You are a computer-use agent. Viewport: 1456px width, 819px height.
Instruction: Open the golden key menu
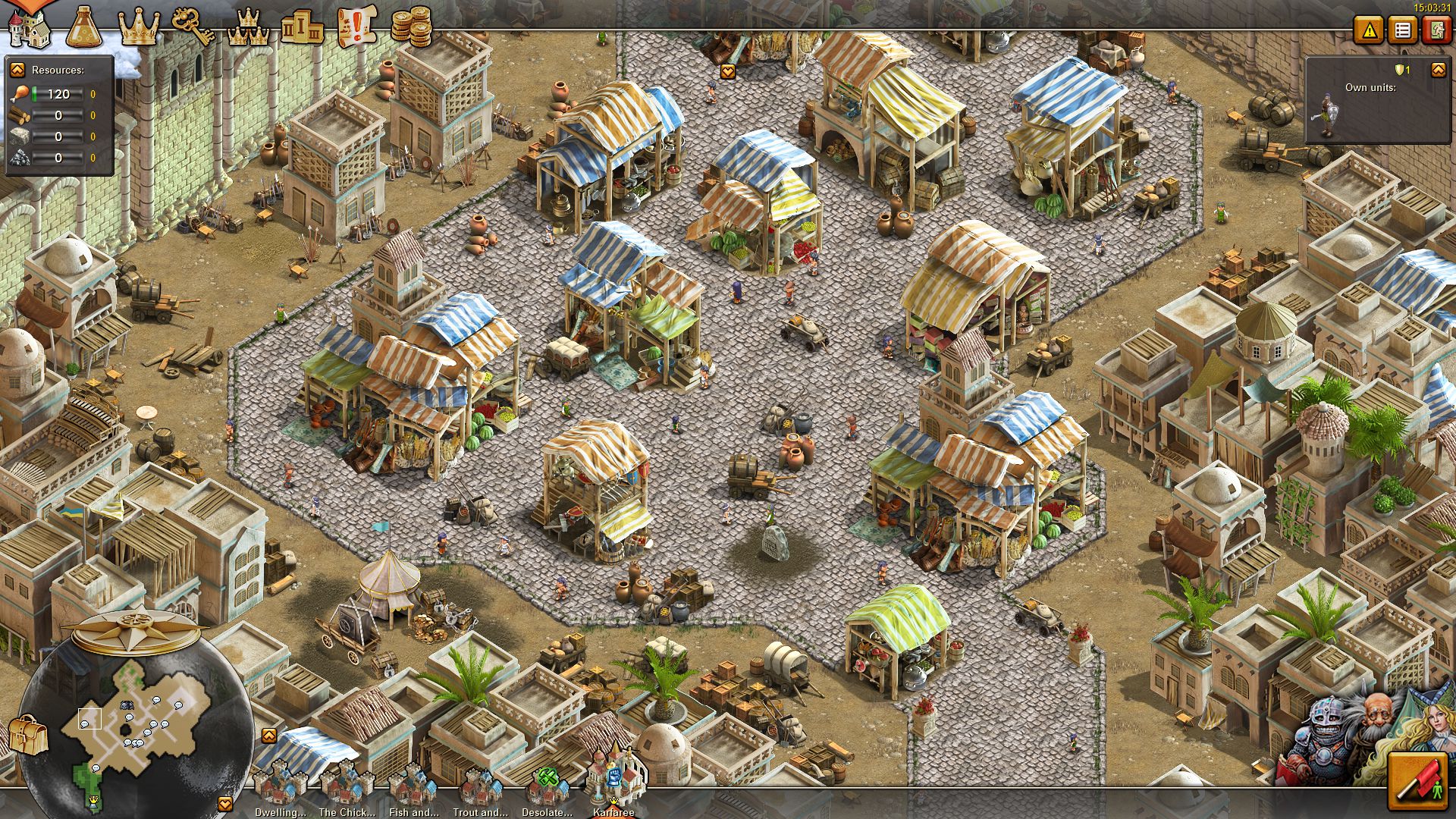pos(193,27)
